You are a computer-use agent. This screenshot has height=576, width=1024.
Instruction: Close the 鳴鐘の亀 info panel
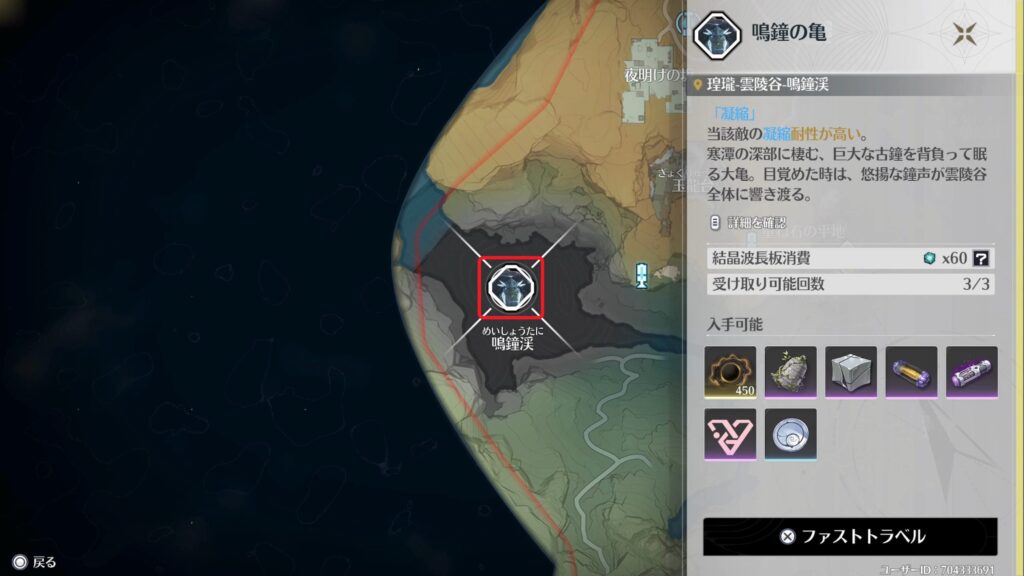coord(964,34)
